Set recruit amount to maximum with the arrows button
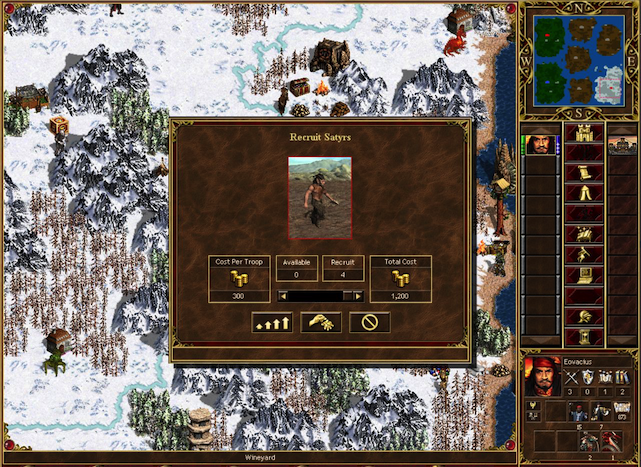This screenshot has height=467, width=641. [272, 322]
